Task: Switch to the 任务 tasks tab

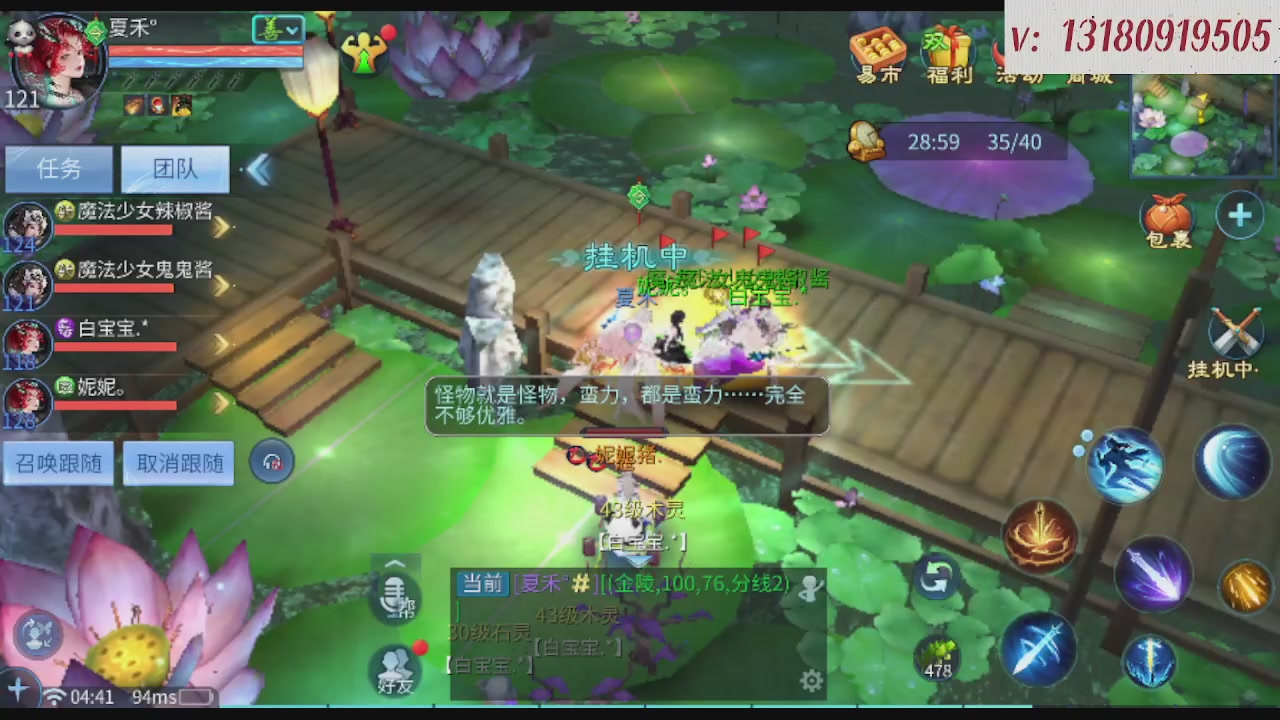Action: 58,169
